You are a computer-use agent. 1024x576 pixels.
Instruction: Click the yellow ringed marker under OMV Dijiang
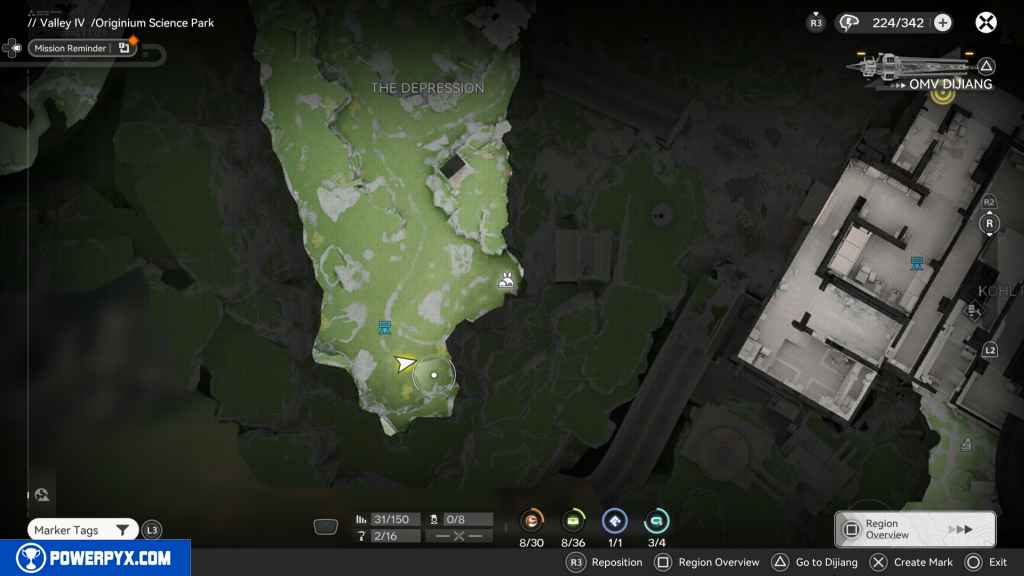[x=941, y=95]
